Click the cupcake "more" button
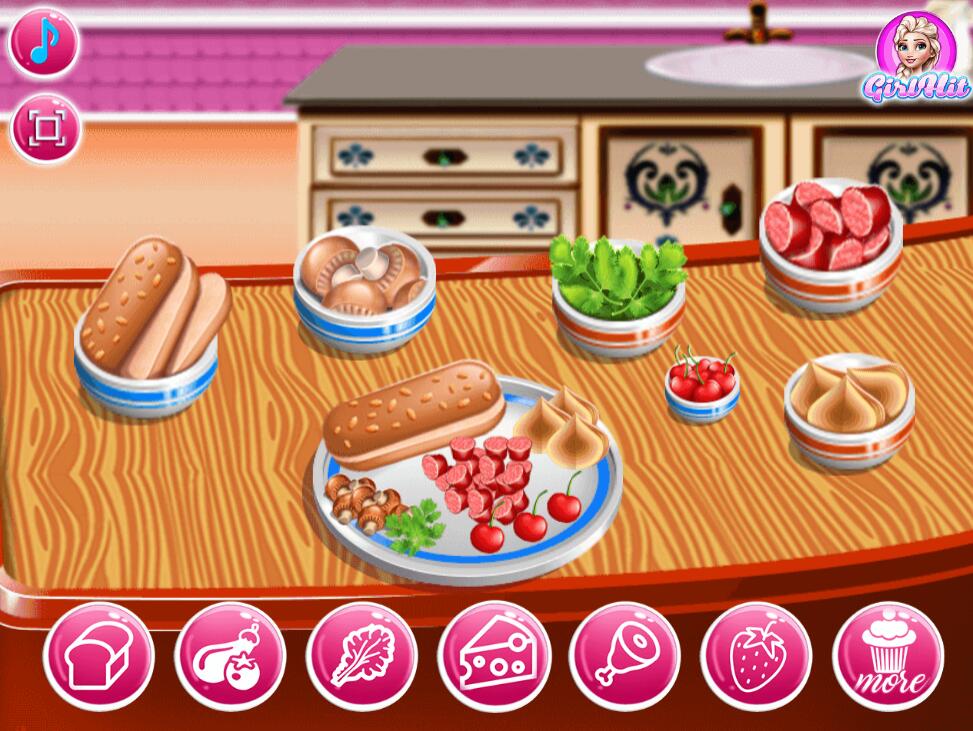 click(x=887, y=655)
